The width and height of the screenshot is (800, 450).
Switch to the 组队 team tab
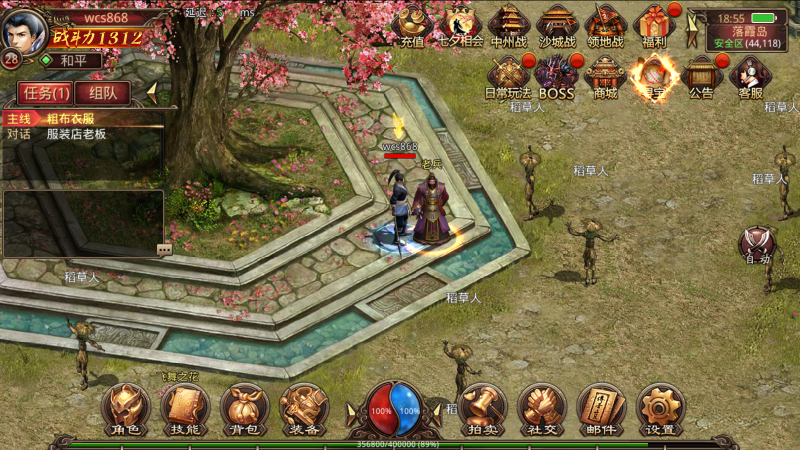point(103,93)
